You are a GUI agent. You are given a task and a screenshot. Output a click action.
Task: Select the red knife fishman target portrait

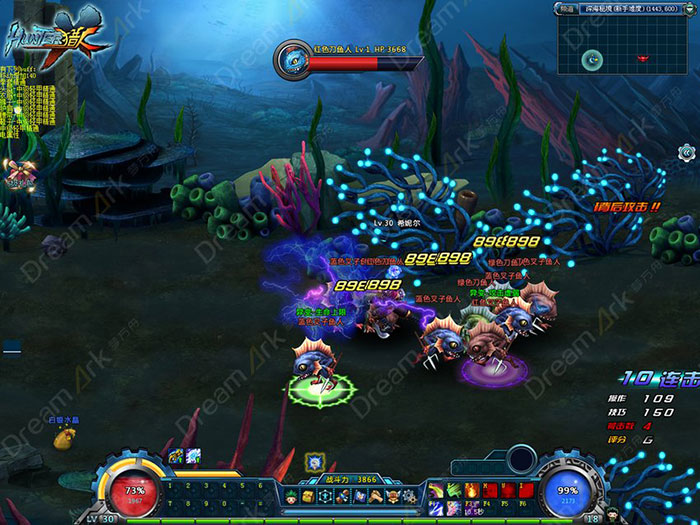click(294, 58)
